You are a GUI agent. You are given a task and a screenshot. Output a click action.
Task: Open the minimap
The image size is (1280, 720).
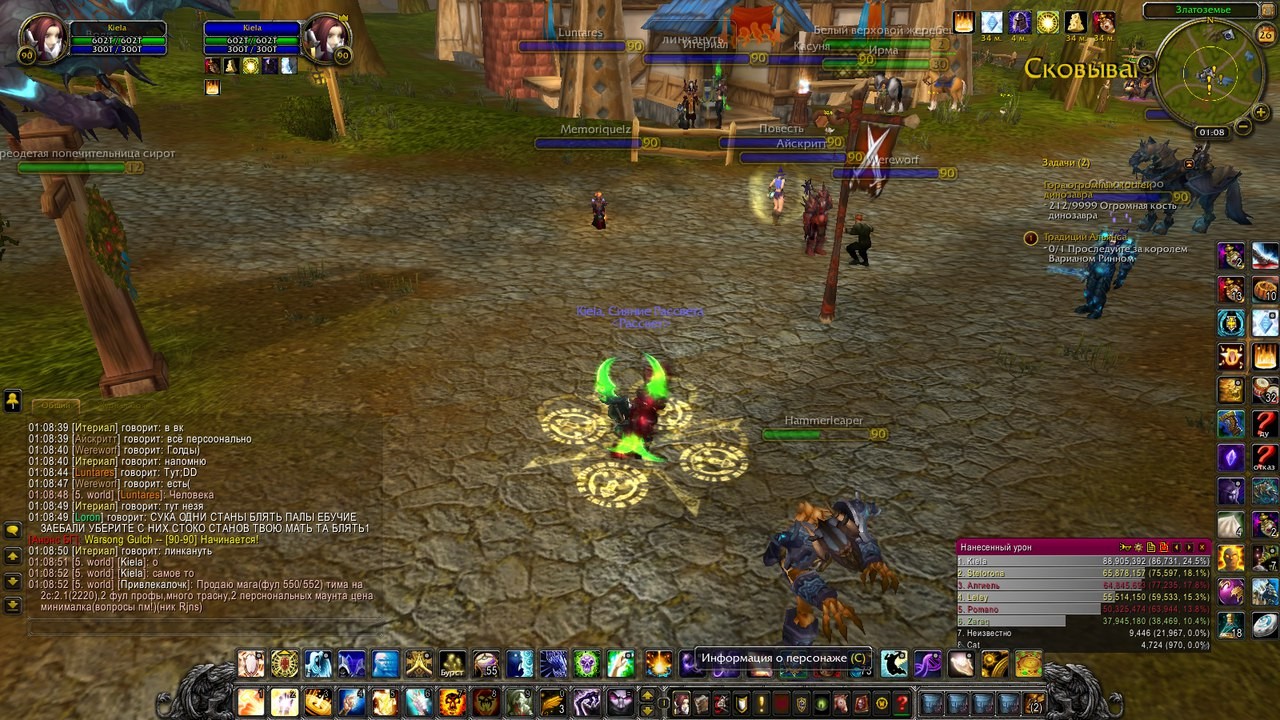[x=1210, y=73]
